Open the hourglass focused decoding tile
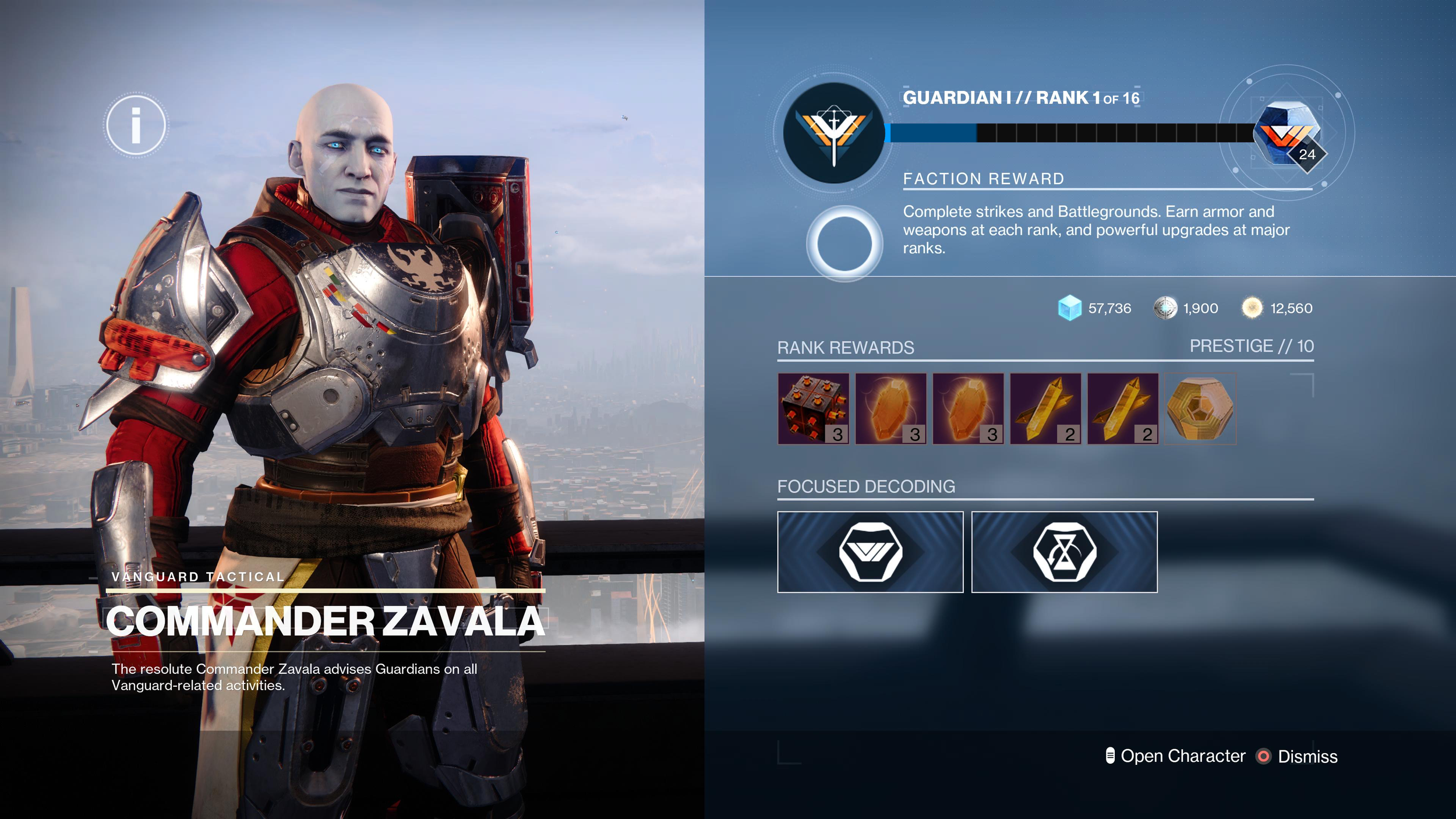The width and height of the screenshot is (1456, 819). [1064, 552]
